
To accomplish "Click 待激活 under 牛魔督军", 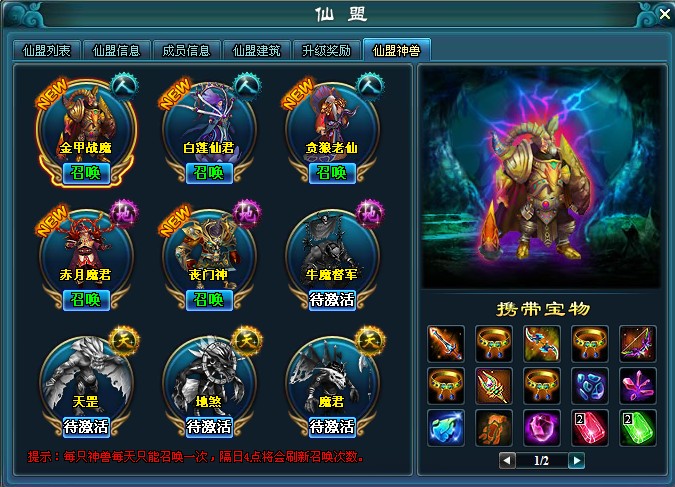I will (331, 299).
